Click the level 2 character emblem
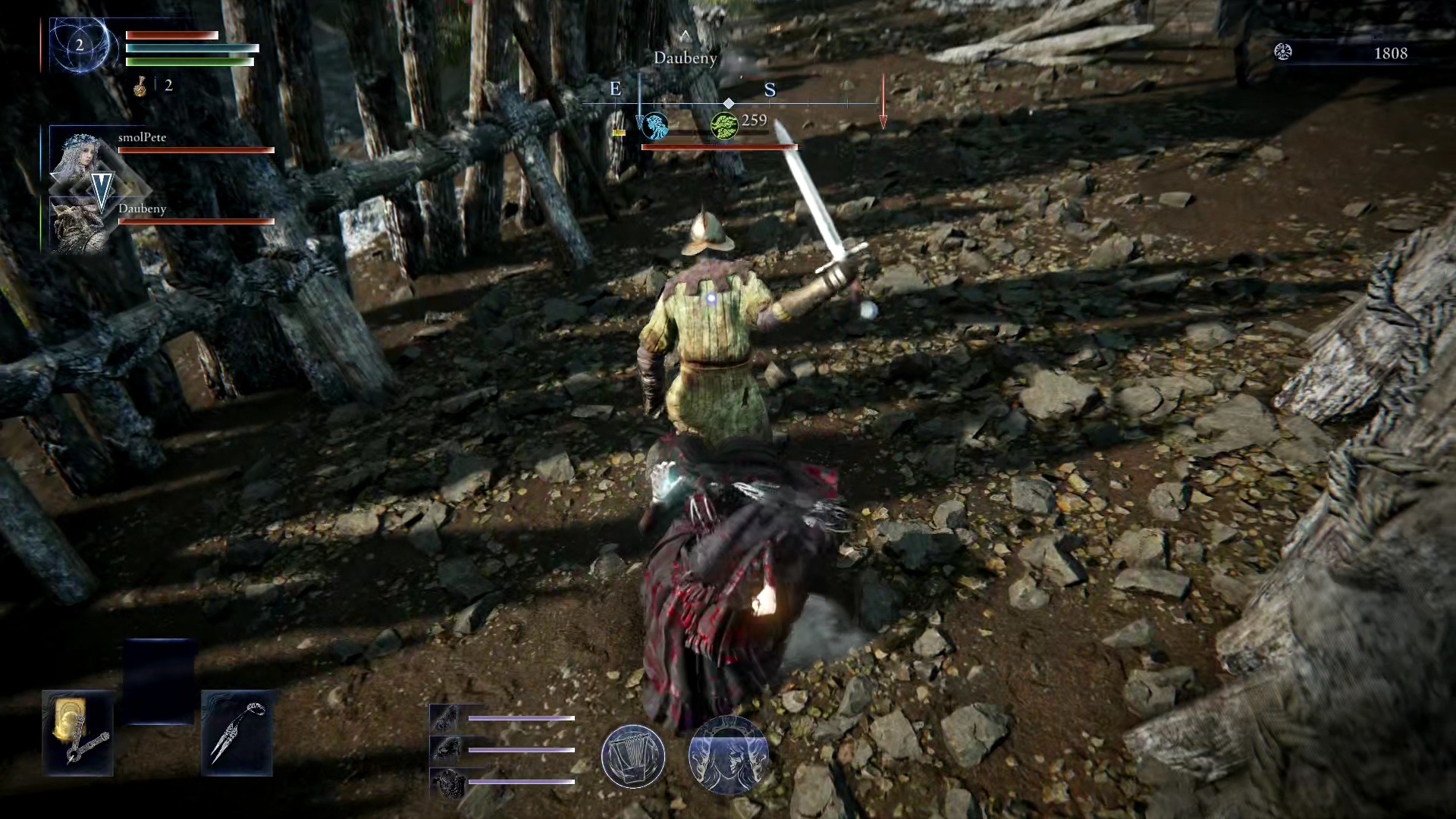The width and height of the screenshot is (1456, 819). (80, 45)
